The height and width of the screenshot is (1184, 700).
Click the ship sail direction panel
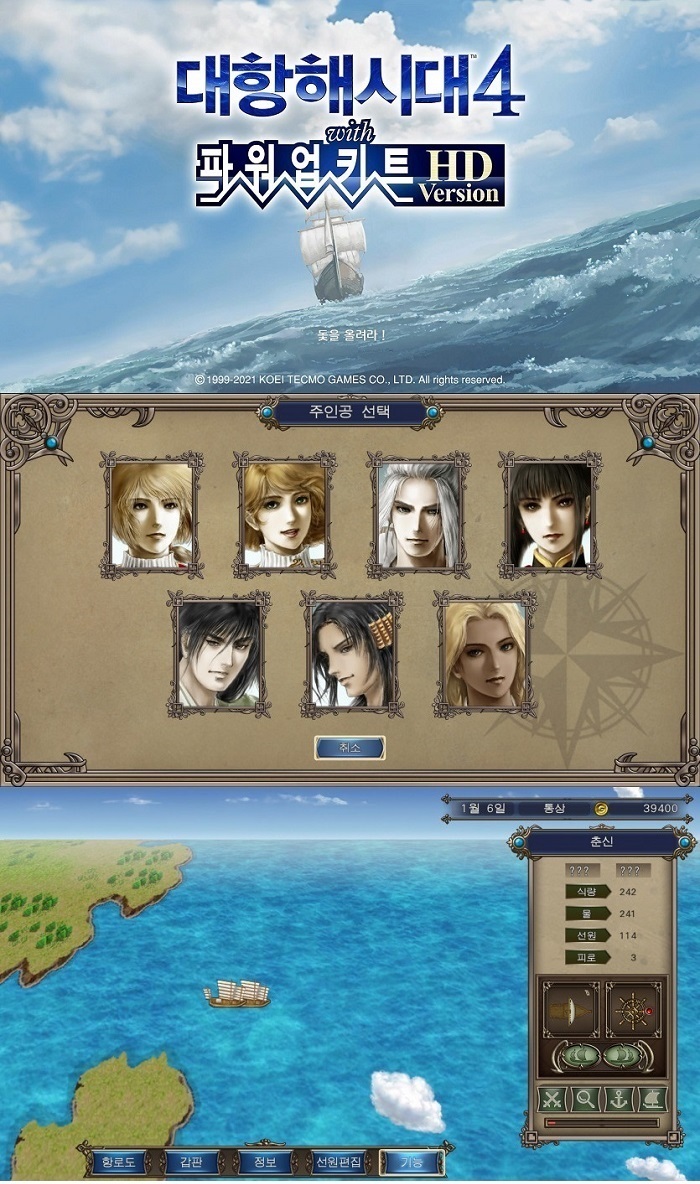tap(571, 1009)
